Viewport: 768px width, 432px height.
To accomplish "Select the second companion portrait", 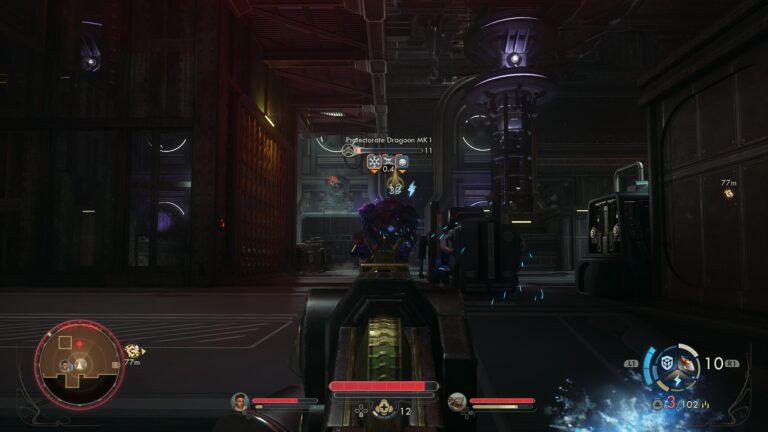I will (x=457, y=401).
